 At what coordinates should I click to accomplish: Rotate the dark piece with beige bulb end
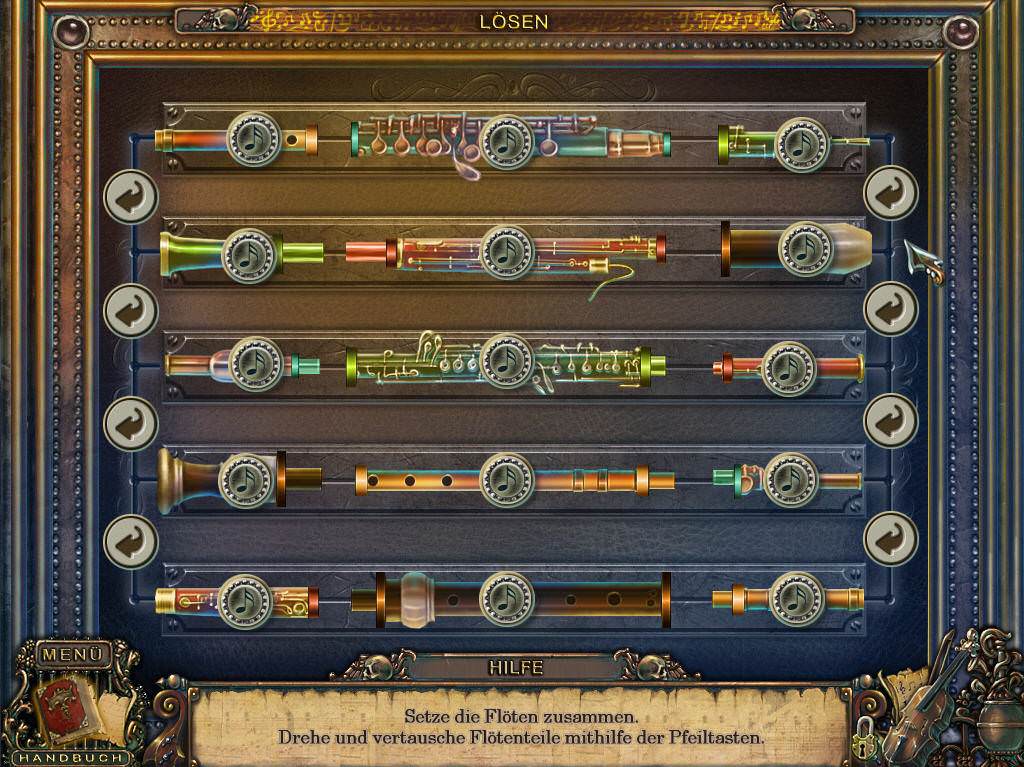point(805,249)
